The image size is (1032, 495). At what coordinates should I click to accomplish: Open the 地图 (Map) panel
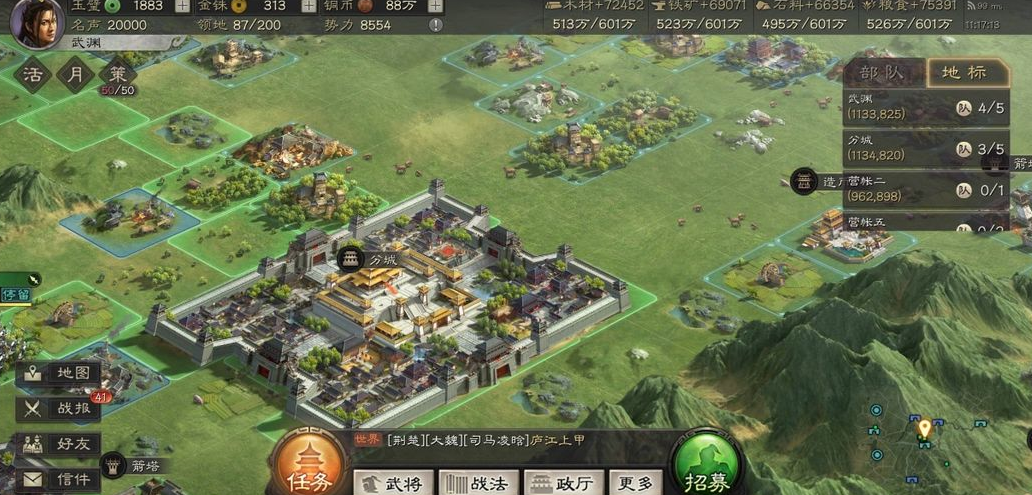(61, 373)
